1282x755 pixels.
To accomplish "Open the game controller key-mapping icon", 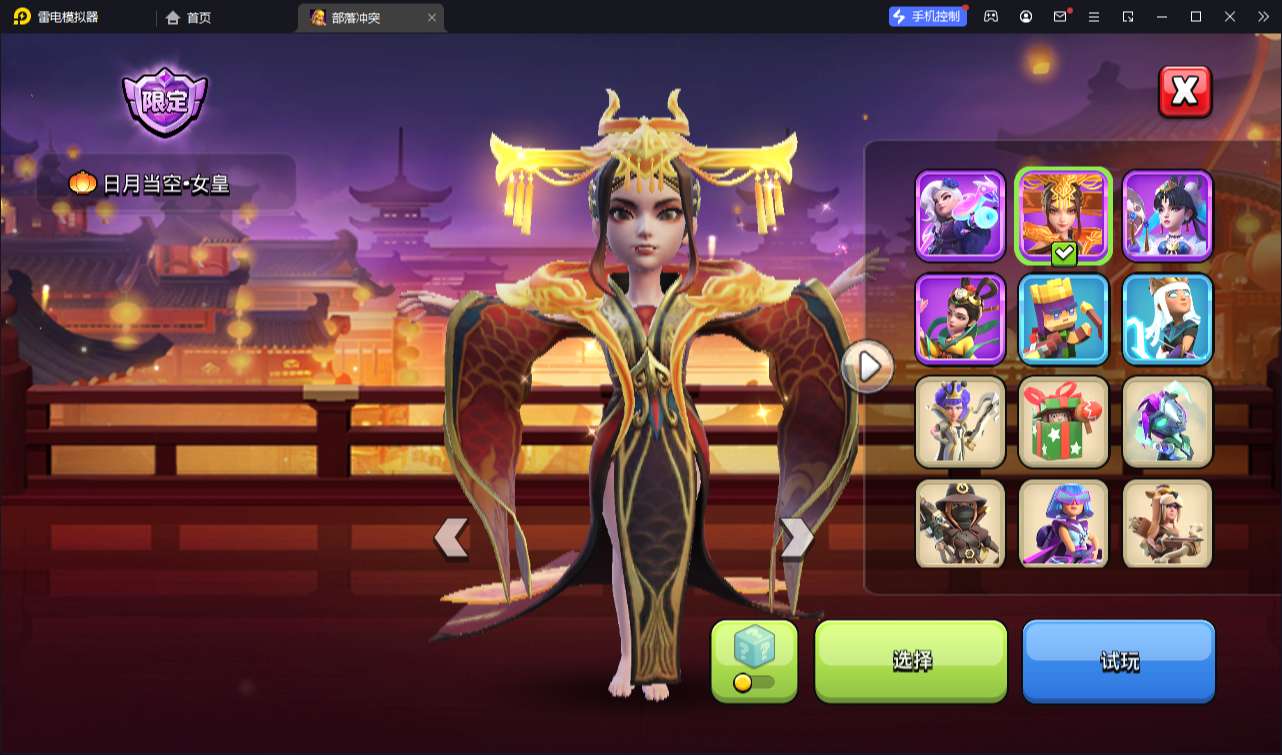I will pos(991,17).
